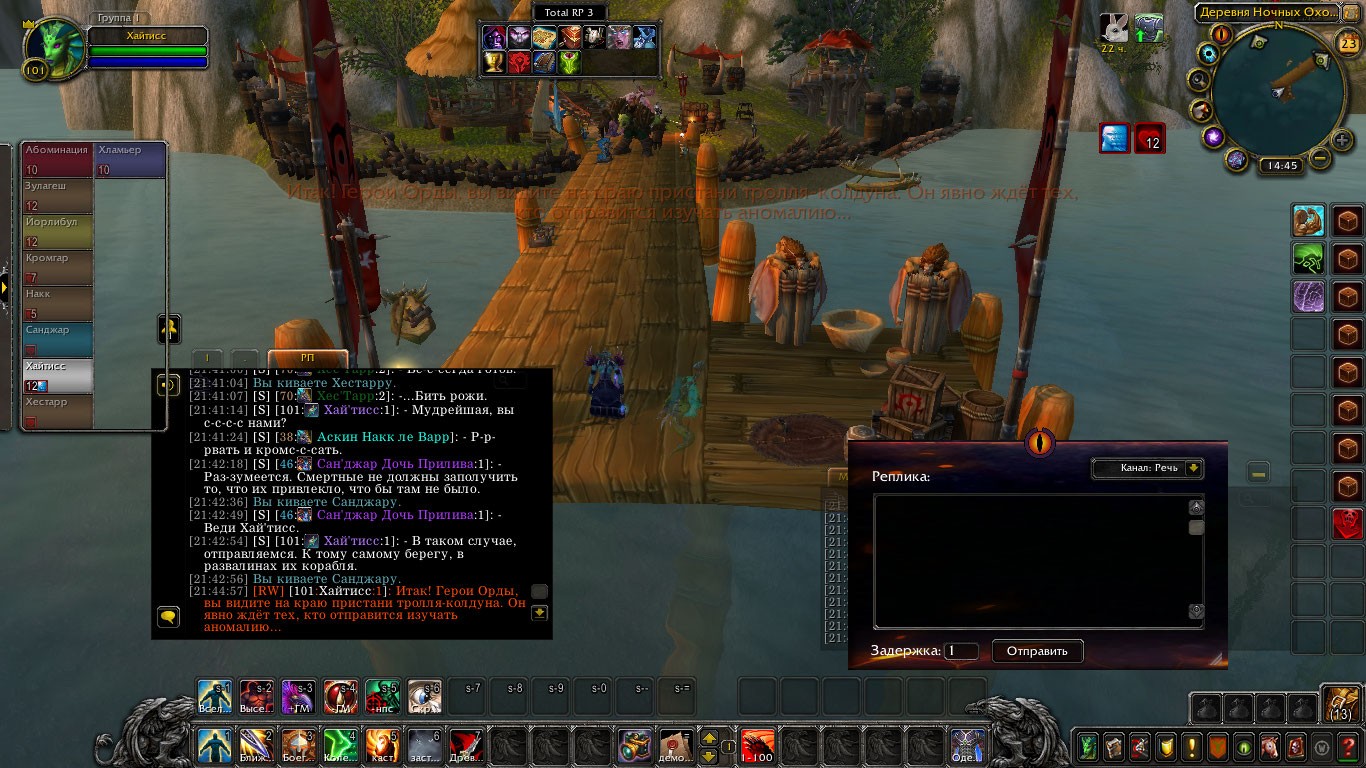Zoom out the minimap with minus button
The width and height of the screenshot is (1366, 768).
(1320, 157)
